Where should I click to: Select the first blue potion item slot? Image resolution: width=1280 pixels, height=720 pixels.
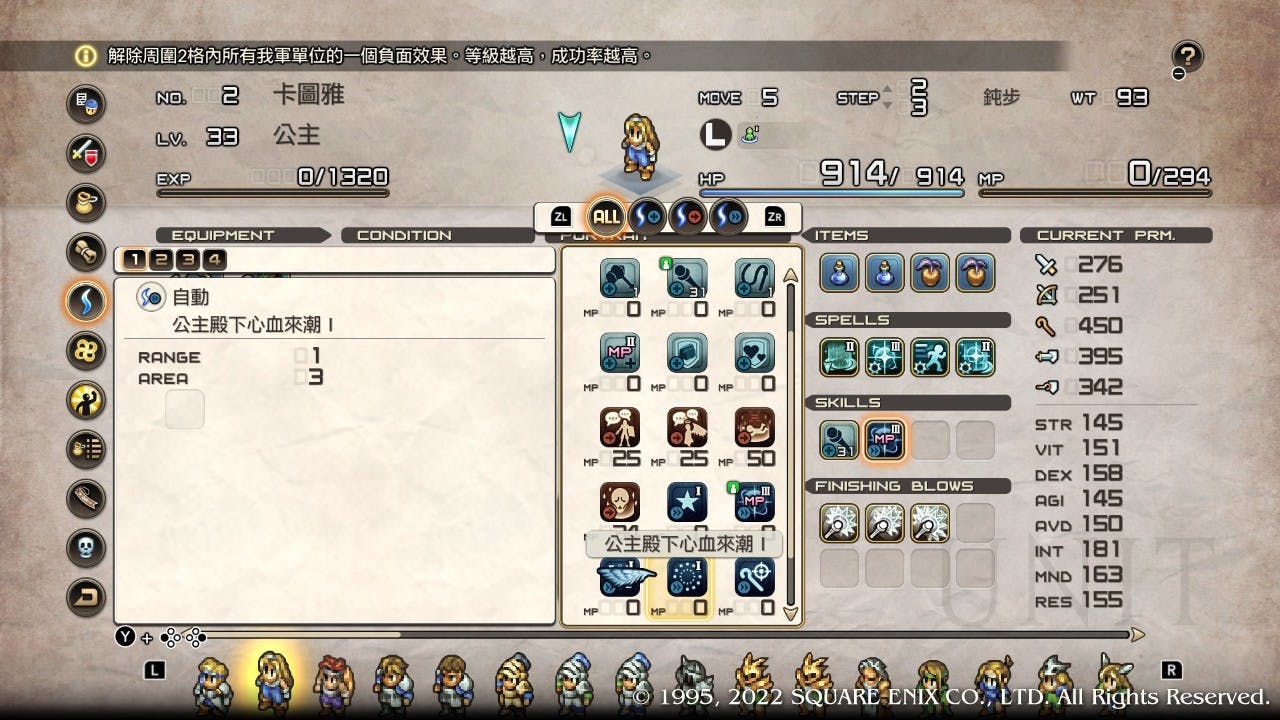click(x=840, y=273)
